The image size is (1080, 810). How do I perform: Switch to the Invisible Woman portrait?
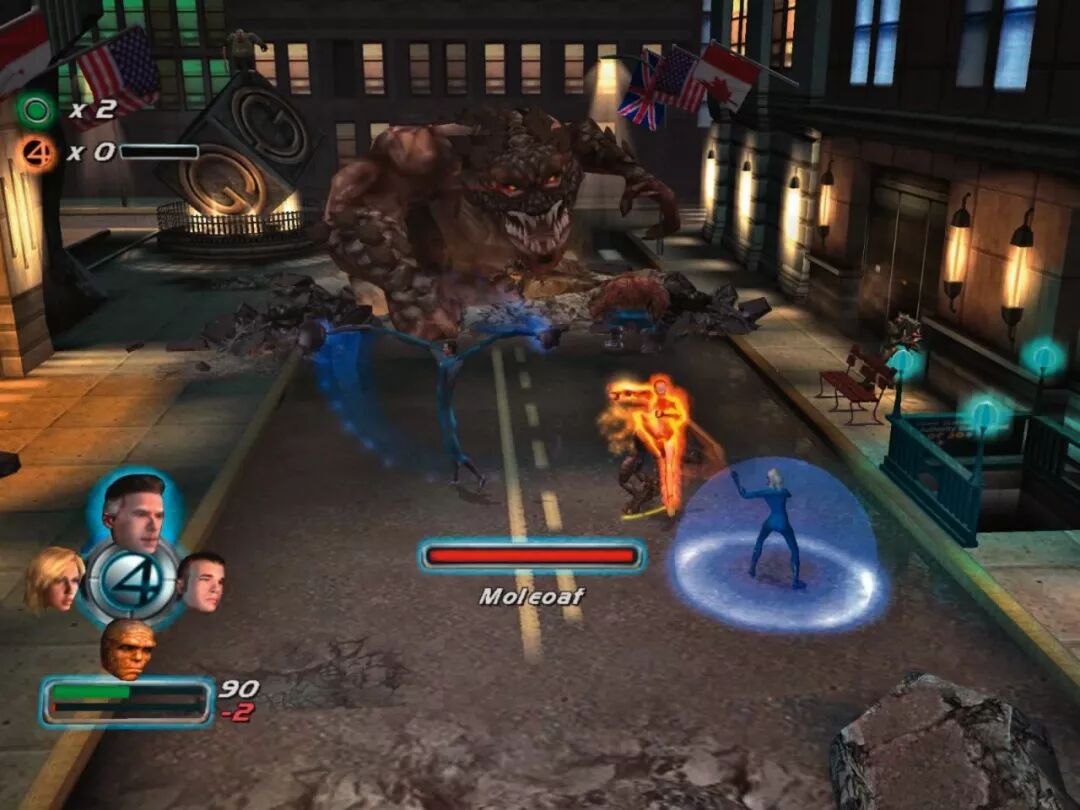[54, 579]
